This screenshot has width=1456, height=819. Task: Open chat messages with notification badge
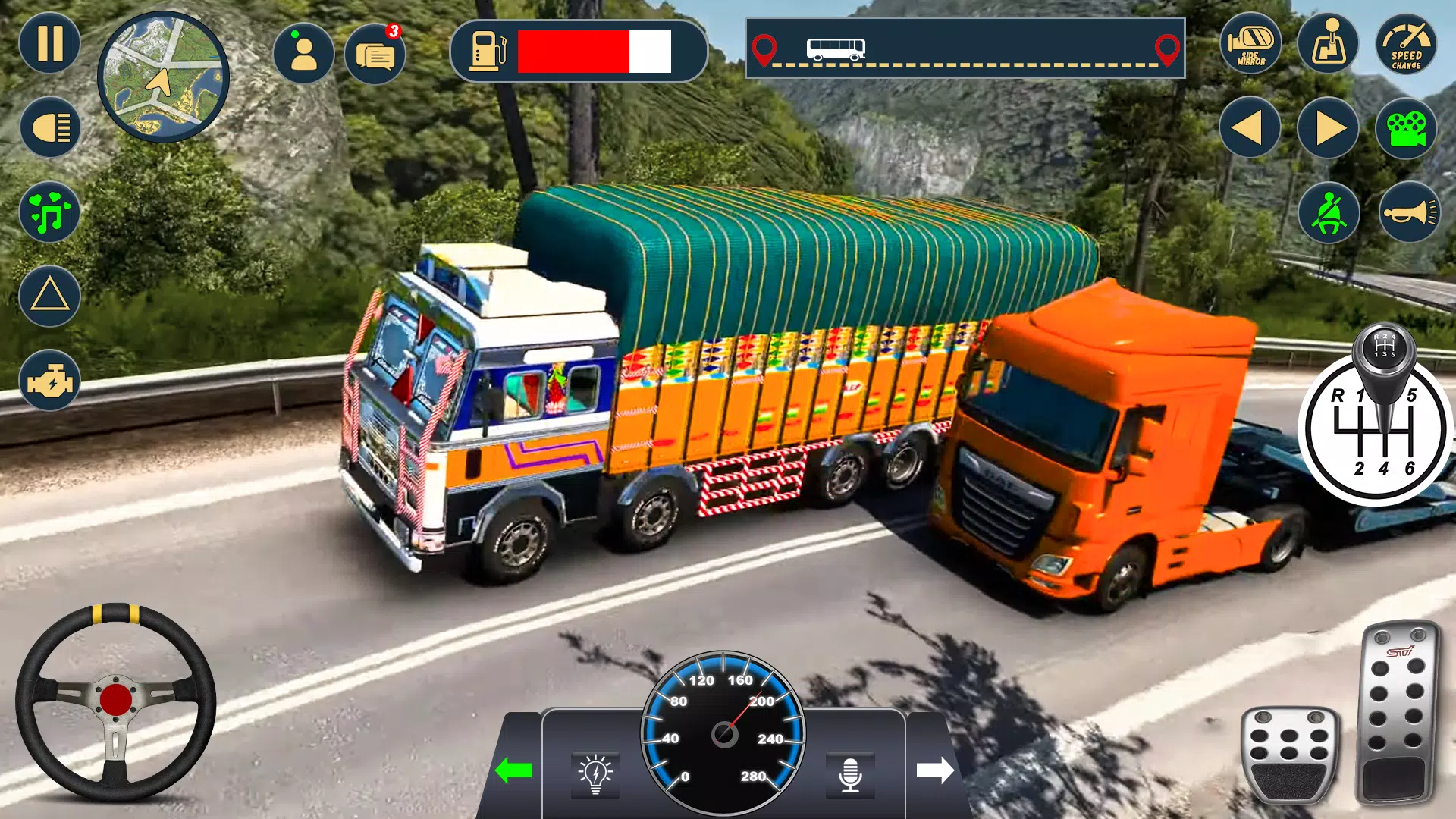point(375,55)
